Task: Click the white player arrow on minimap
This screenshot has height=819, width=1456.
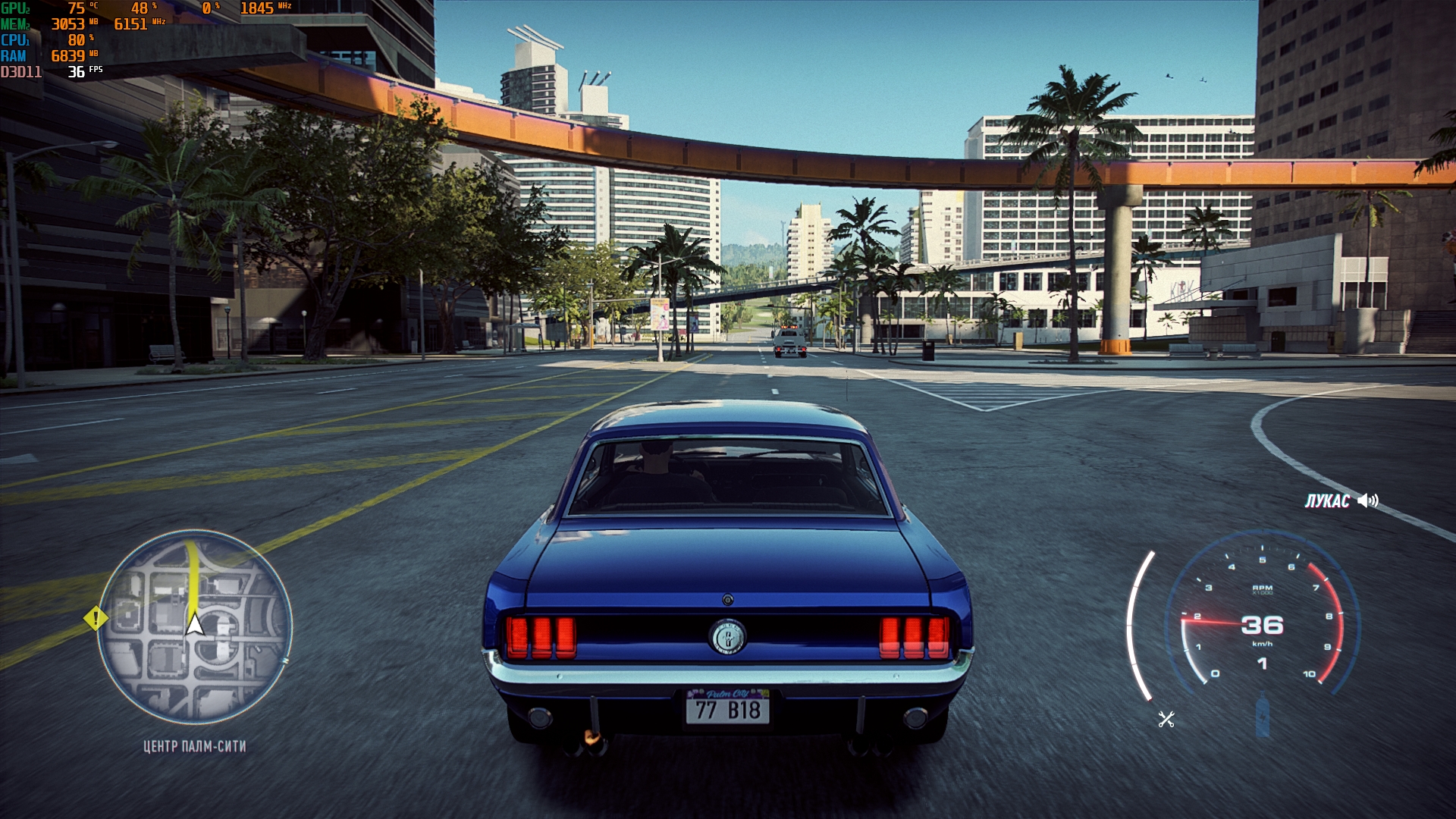Action: [x=195, y=624]
